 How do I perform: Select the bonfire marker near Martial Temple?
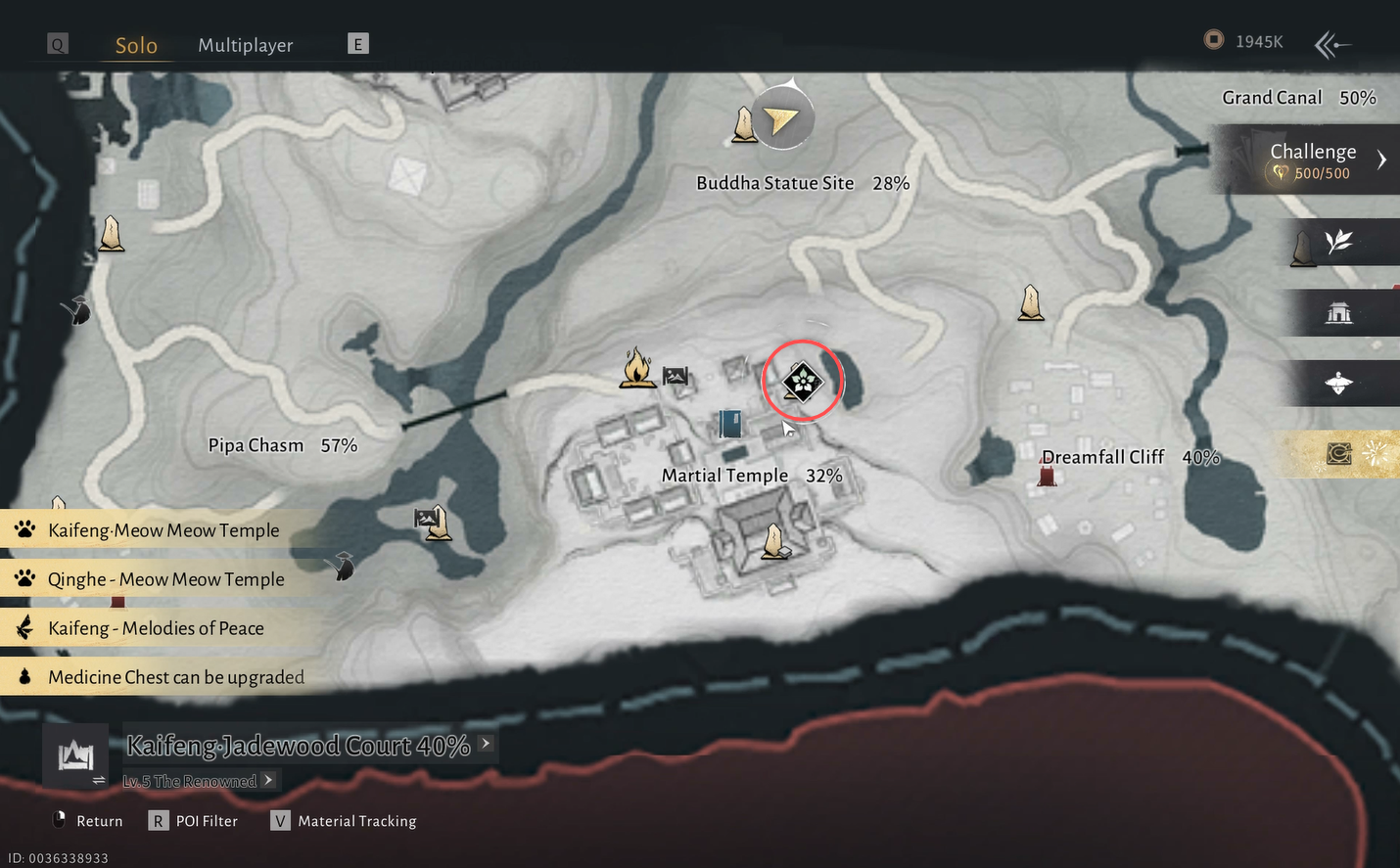pyautogui.click(x=636, y=369)
